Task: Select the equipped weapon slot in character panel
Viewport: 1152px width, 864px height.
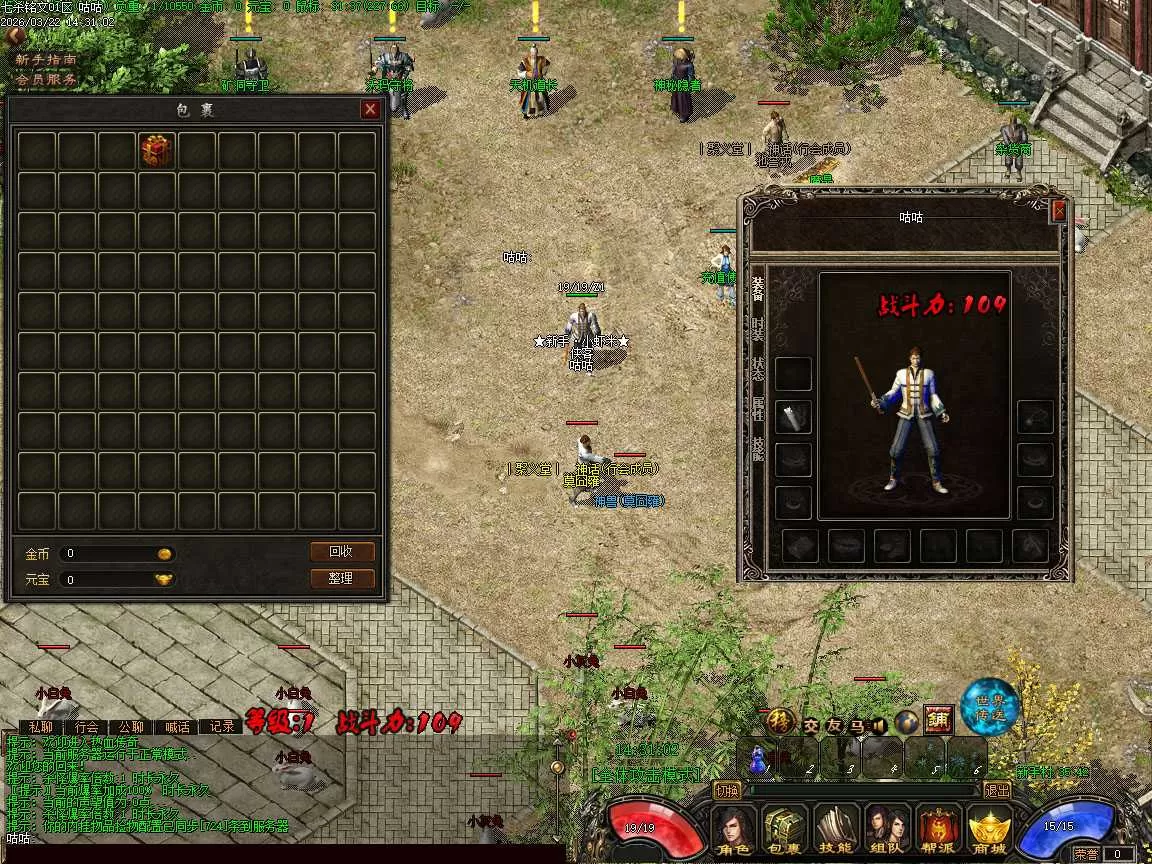Action: pos(794,417)
